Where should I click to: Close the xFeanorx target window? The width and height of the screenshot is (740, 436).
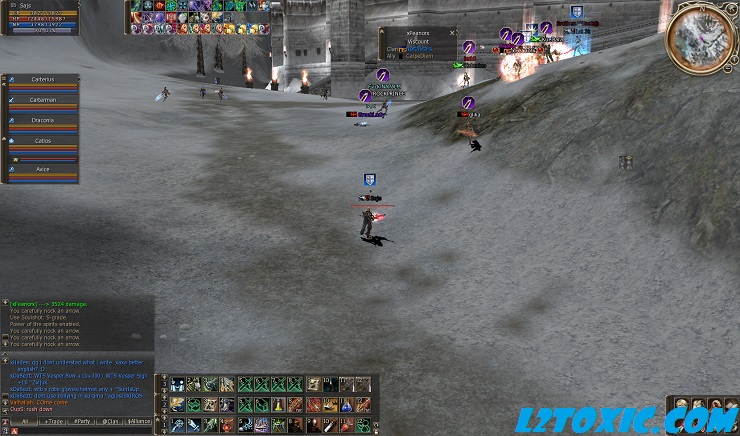pyautogui.click(x=452, y=32)
